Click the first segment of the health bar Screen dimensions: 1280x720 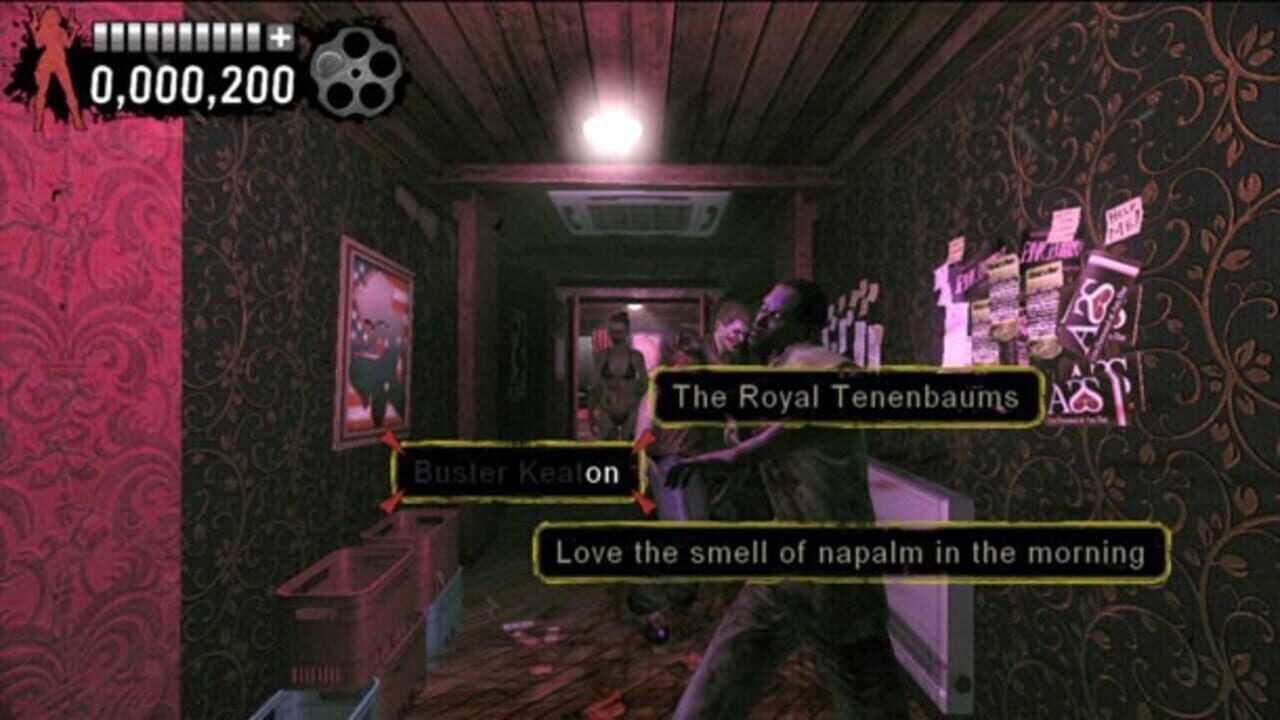coord(100,38)
